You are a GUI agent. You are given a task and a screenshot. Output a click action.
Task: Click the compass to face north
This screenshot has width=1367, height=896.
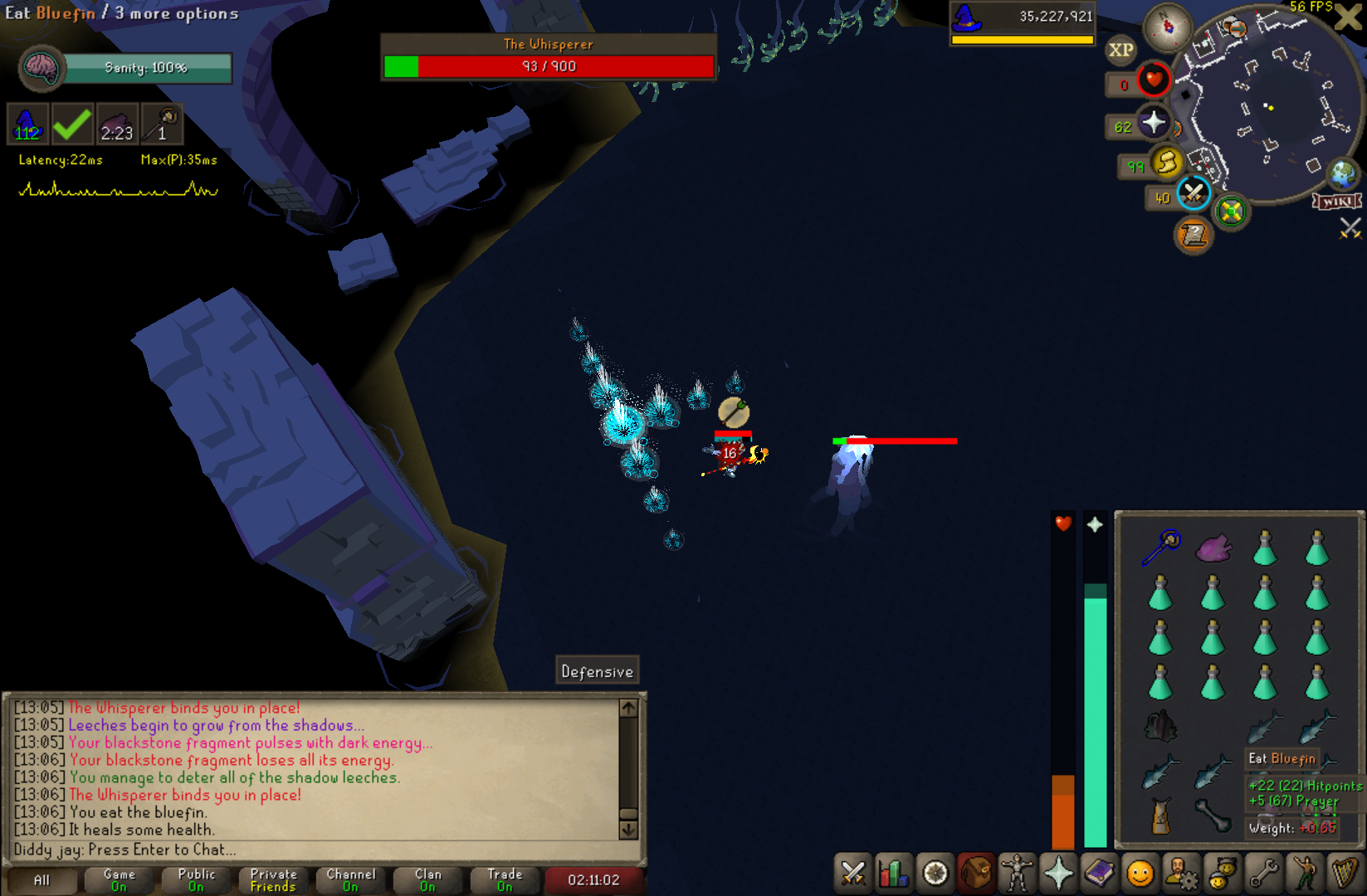[x=1168, y=27]
